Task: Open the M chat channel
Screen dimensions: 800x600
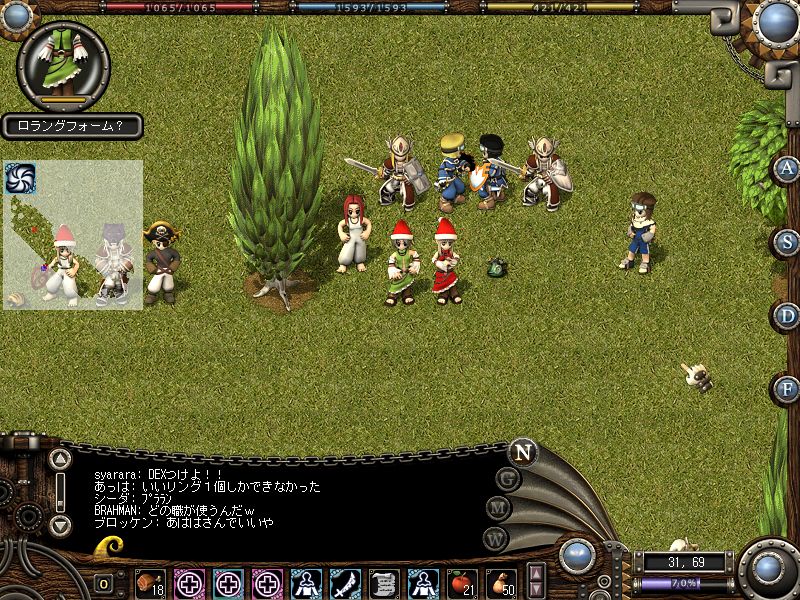Action: click(x=498, y=508)
